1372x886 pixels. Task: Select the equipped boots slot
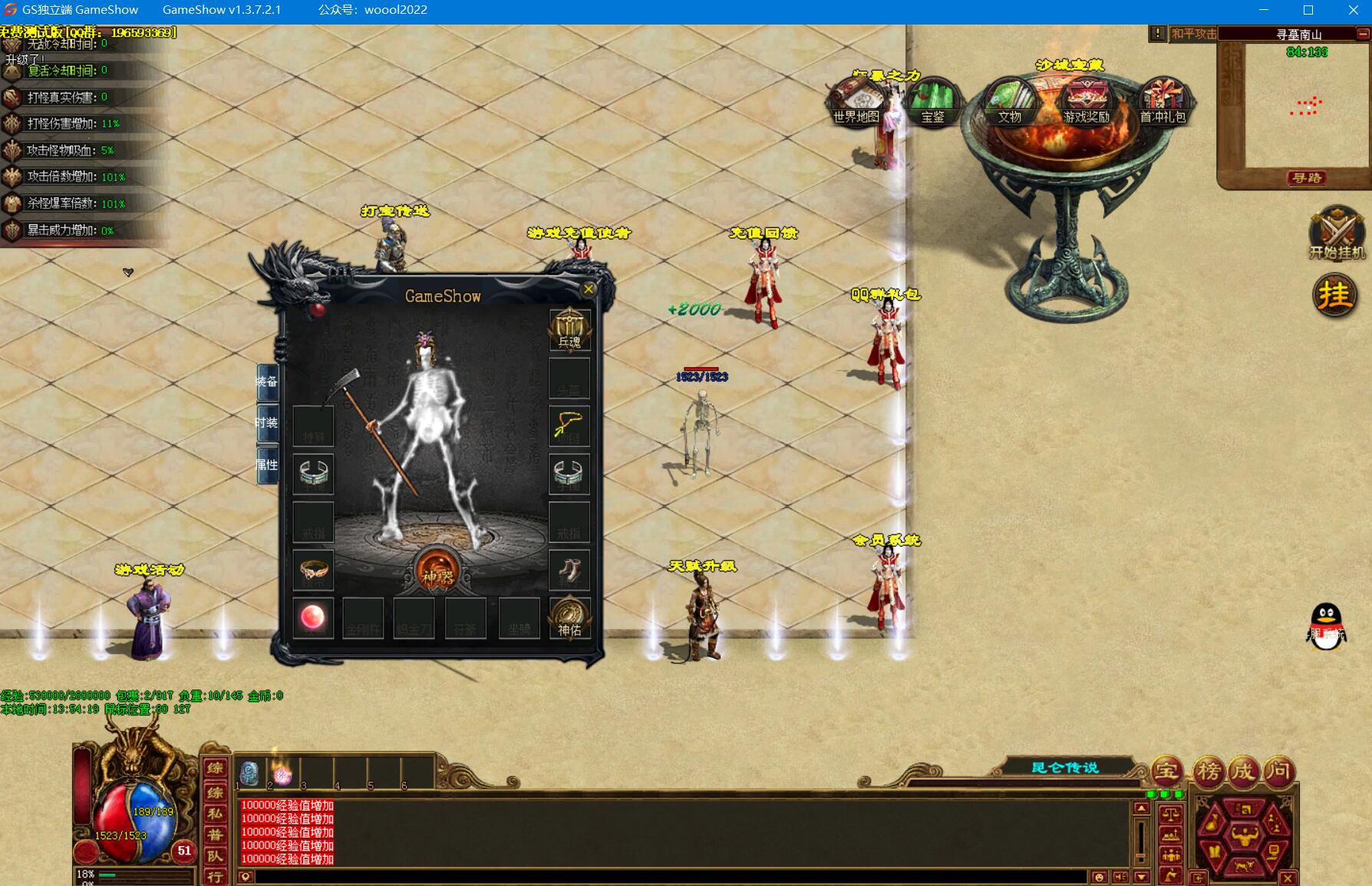[x=569, y=570]
